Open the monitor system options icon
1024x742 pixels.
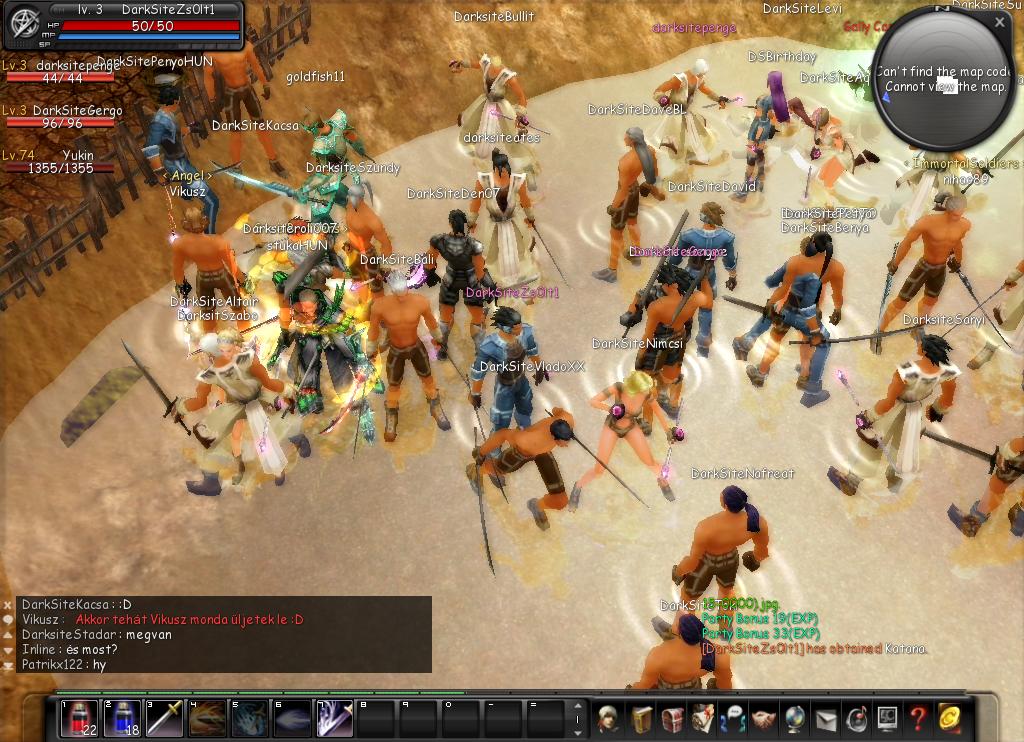(x=887, y=718)
